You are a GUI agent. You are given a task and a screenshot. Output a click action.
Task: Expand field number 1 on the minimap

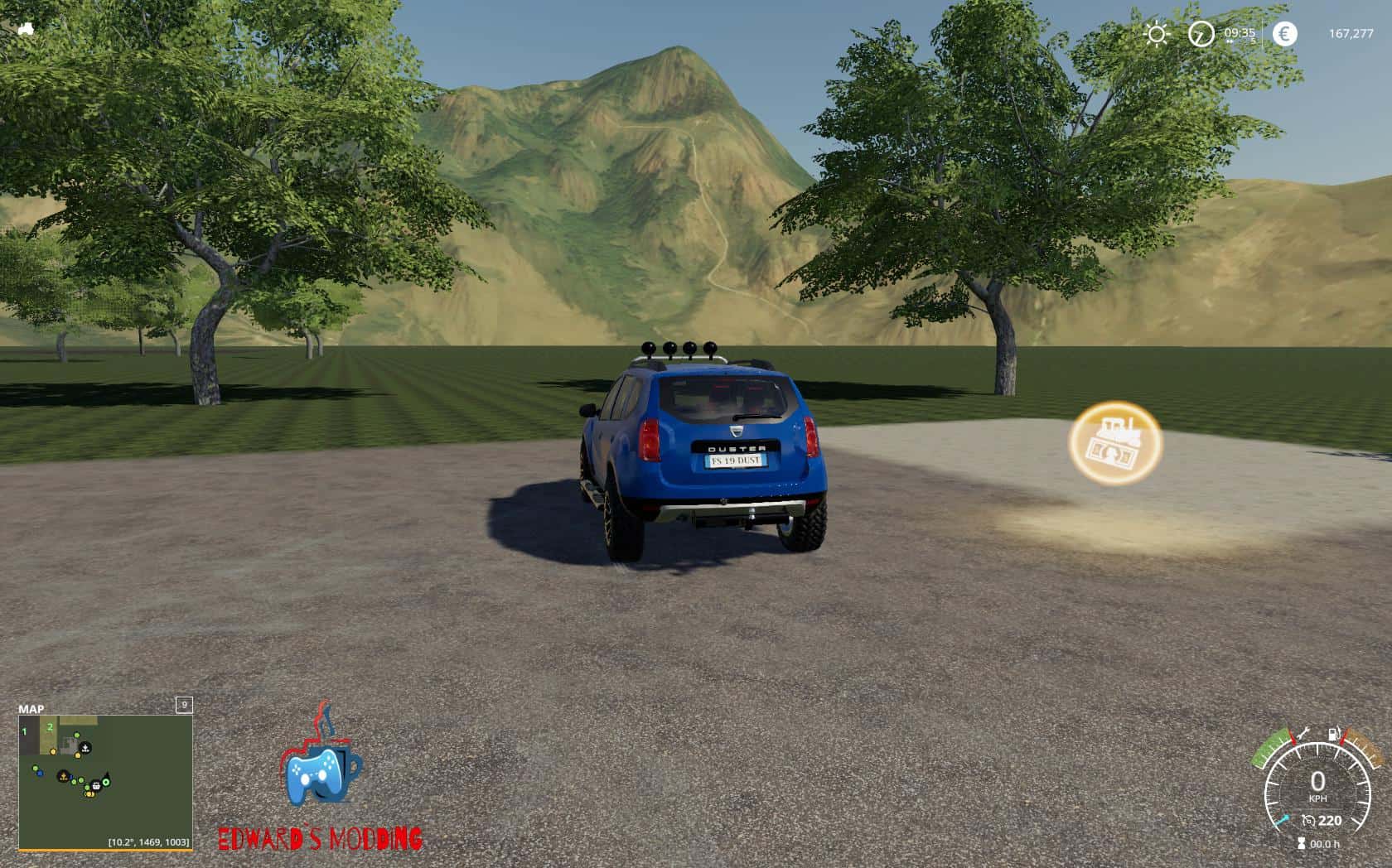[24, 731]
